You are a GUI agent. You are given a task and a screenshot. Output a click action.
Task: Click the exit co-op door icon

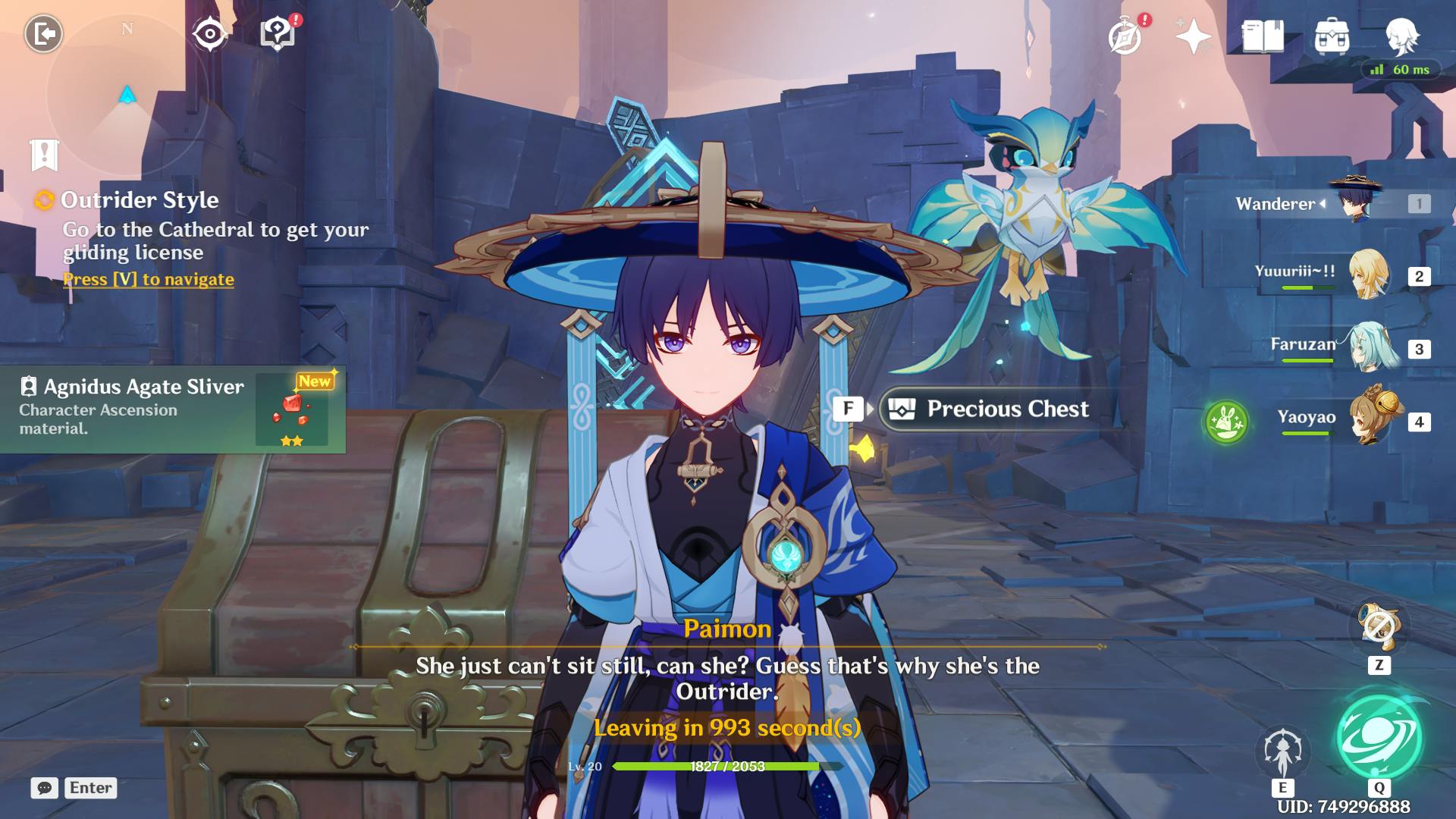(43, 34)
